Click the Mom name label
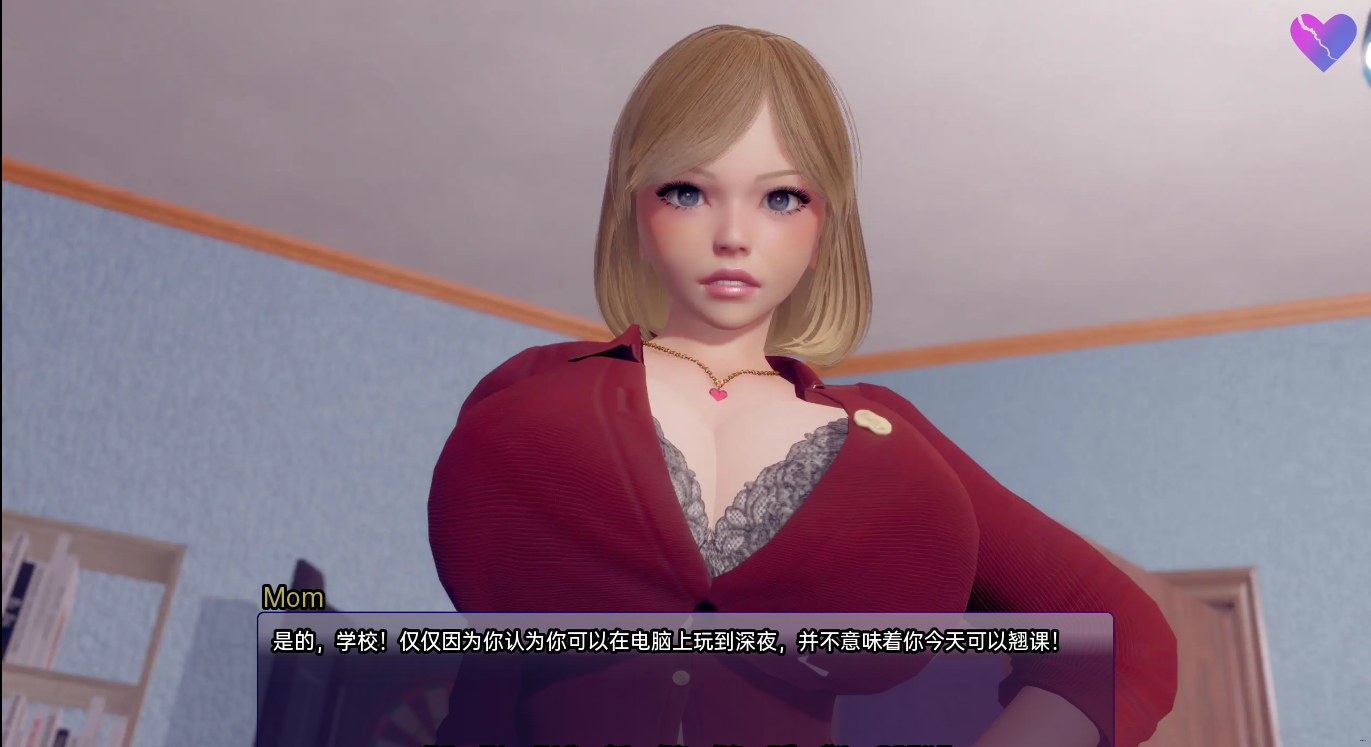 (x=292, y=598)
